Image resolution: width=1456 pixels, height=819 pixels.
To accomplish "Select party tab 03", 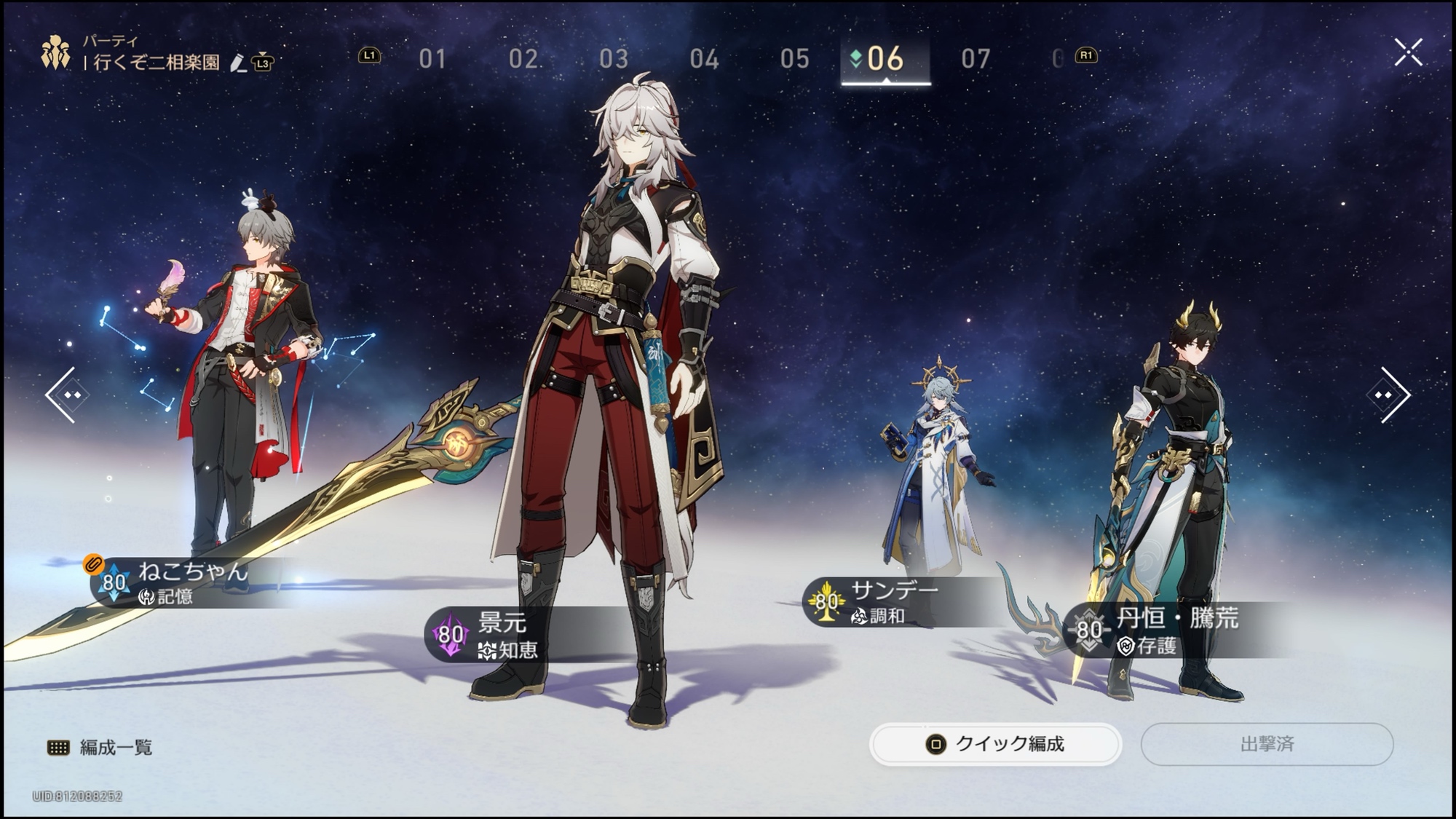I will 613,58.
